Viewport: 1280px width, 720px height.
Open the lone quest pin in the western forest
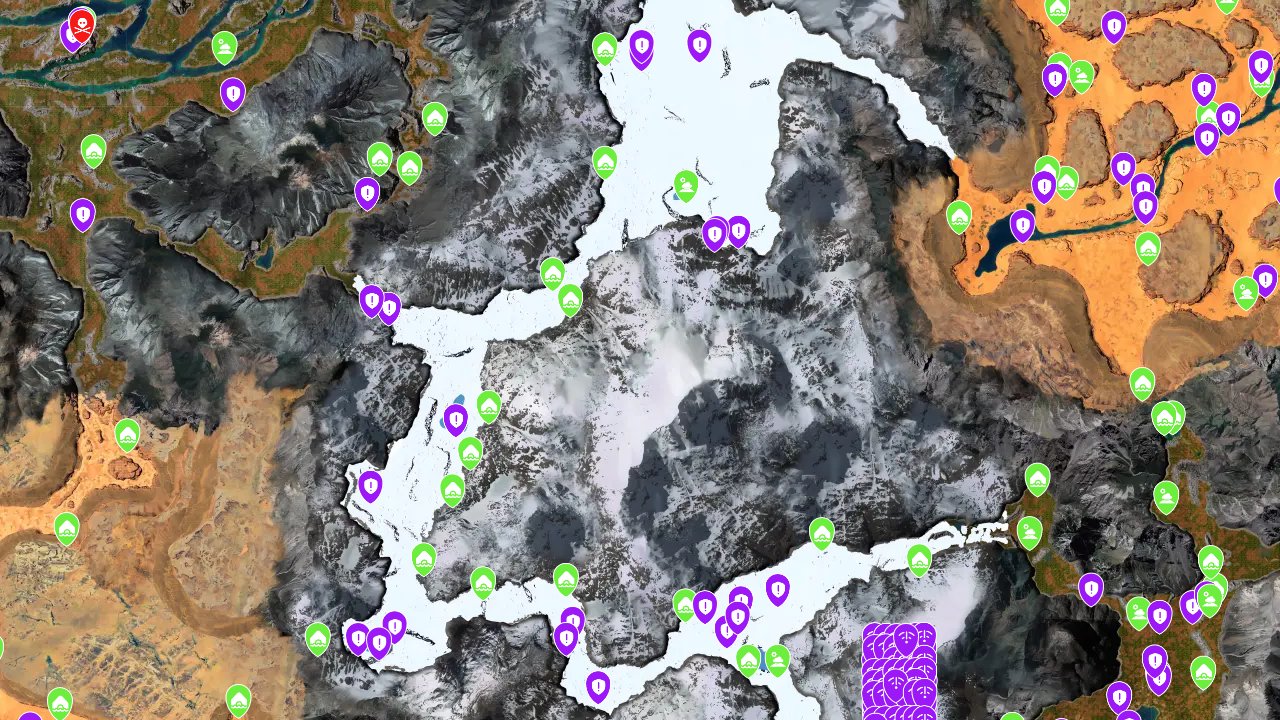(83, 214)
